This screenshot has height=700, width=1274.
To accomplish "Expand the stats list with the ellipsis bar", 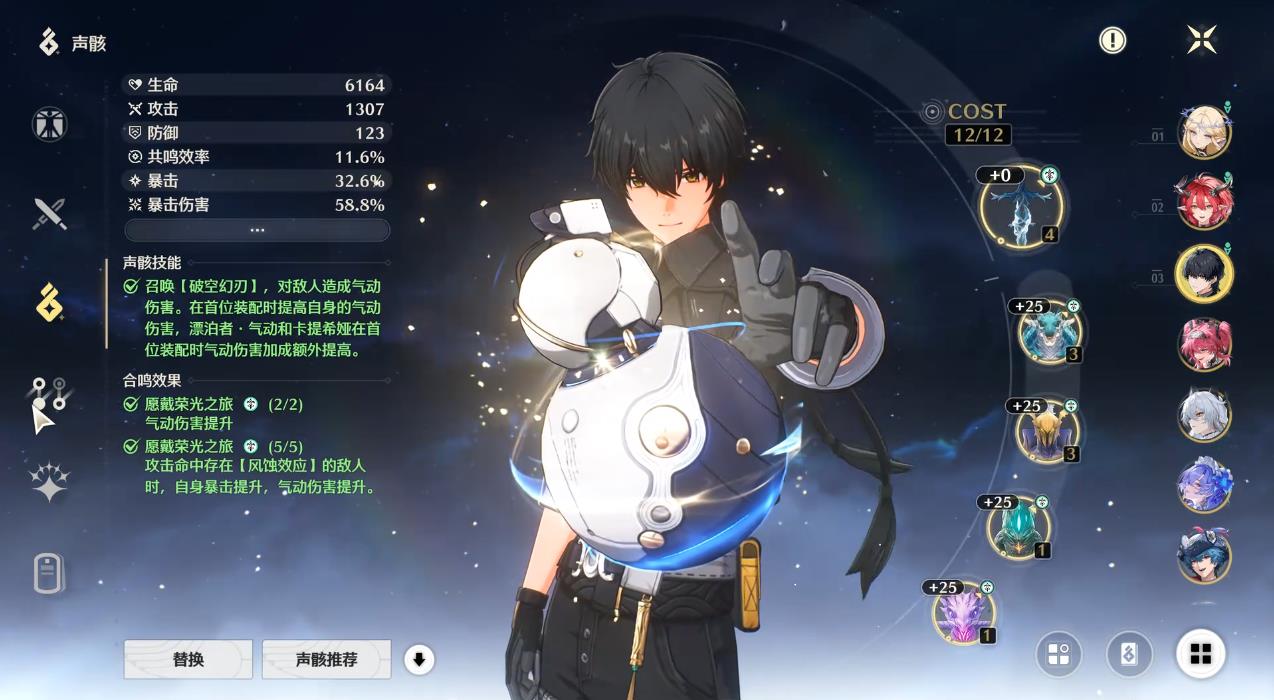I will pyautogui.click(x=257, y=230).
